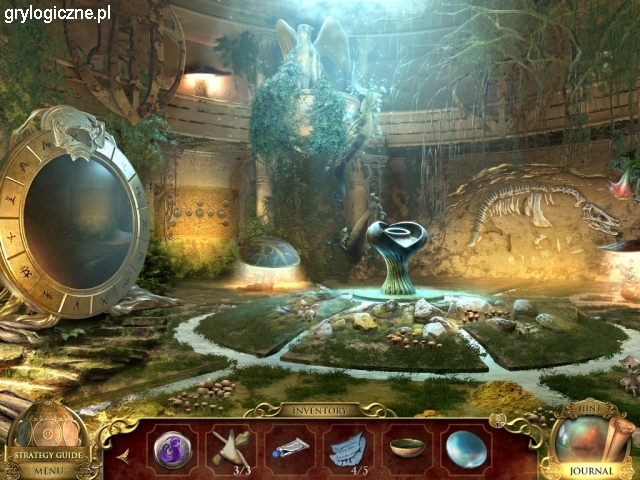The height and width of the screenshot is (480, 640).
Task: Open the Strategy Guide
Action: coord(48,454)
